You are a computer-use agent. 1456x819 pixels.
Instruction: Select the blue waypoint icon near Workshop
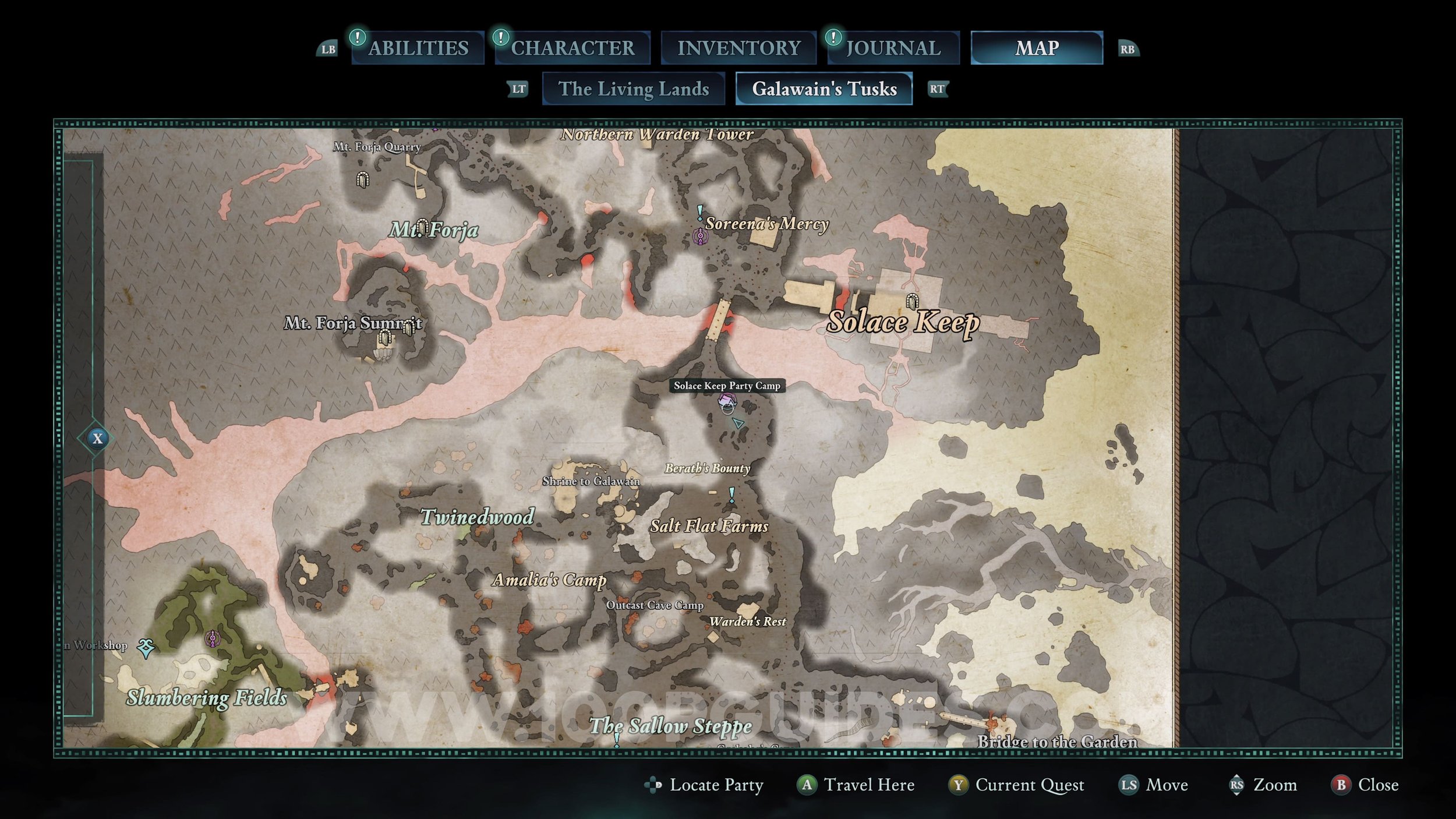(x=146, y=647)
